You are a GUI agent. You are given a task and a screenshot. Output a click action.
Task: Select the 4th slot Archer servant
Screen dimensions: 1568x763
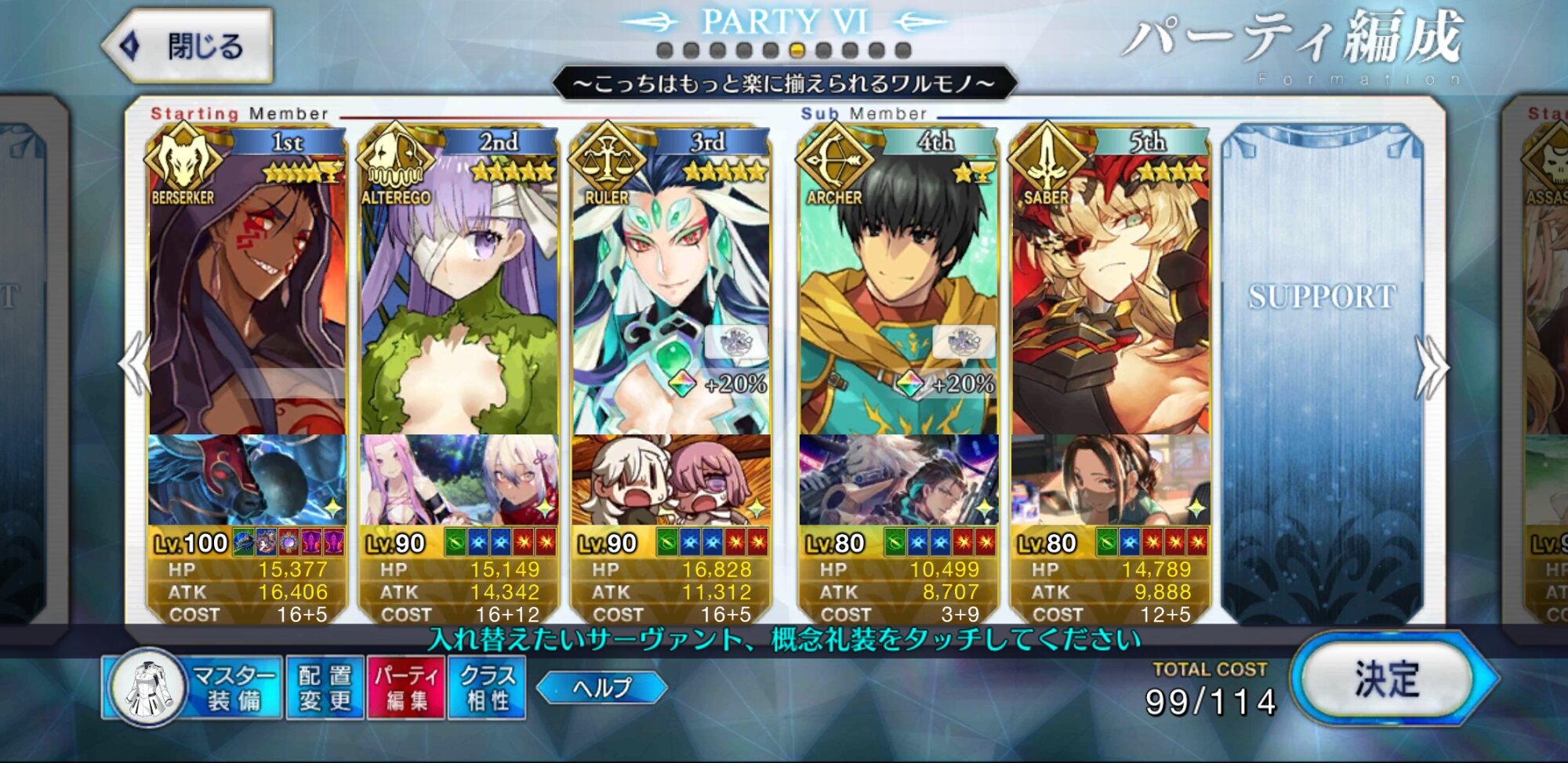[898, 298]
